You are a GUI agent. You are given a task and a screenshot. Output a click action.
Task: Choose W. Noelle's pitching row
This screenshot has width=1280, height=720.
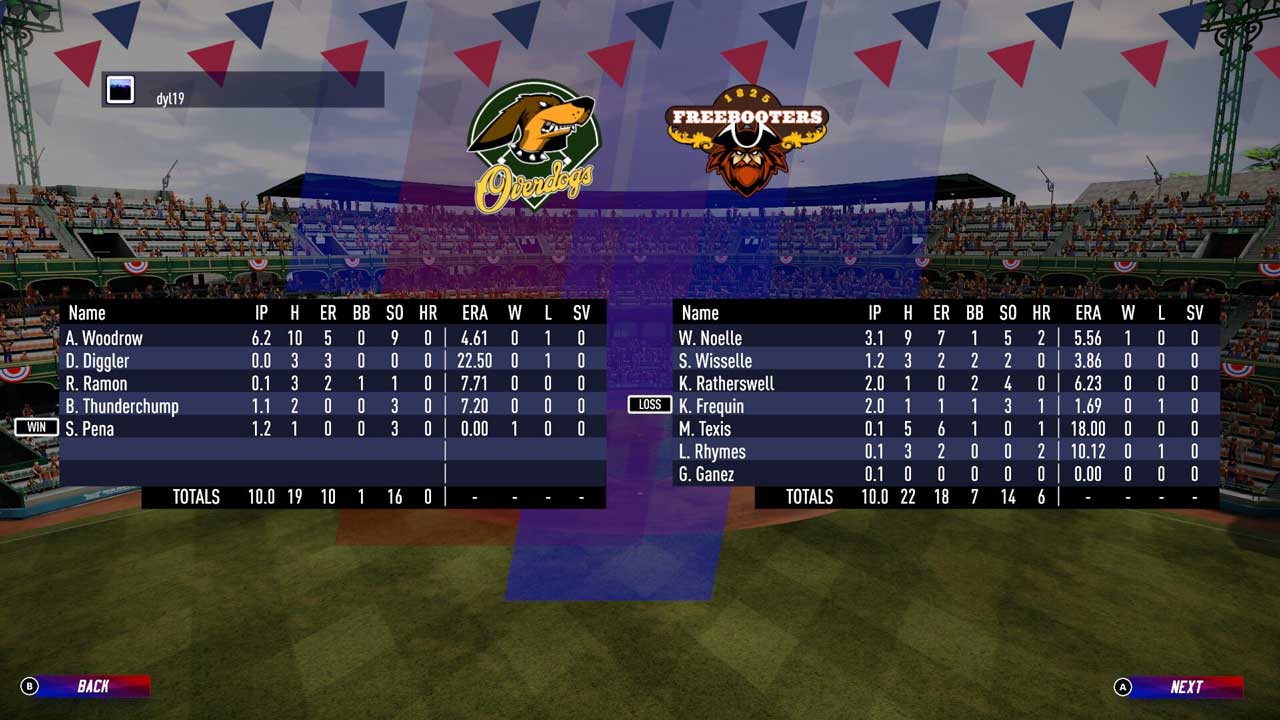(x=945, y=338)
